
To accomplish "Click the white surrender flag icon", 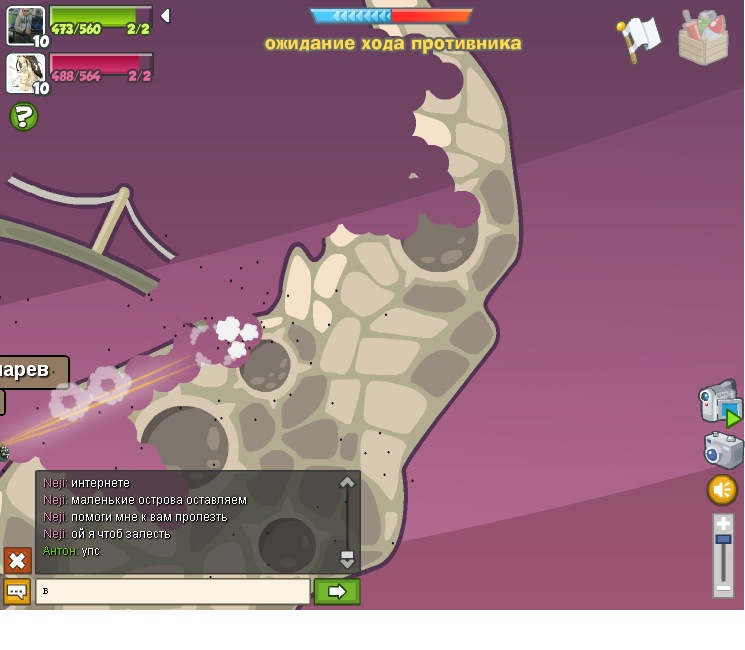I will pos(638,38).
